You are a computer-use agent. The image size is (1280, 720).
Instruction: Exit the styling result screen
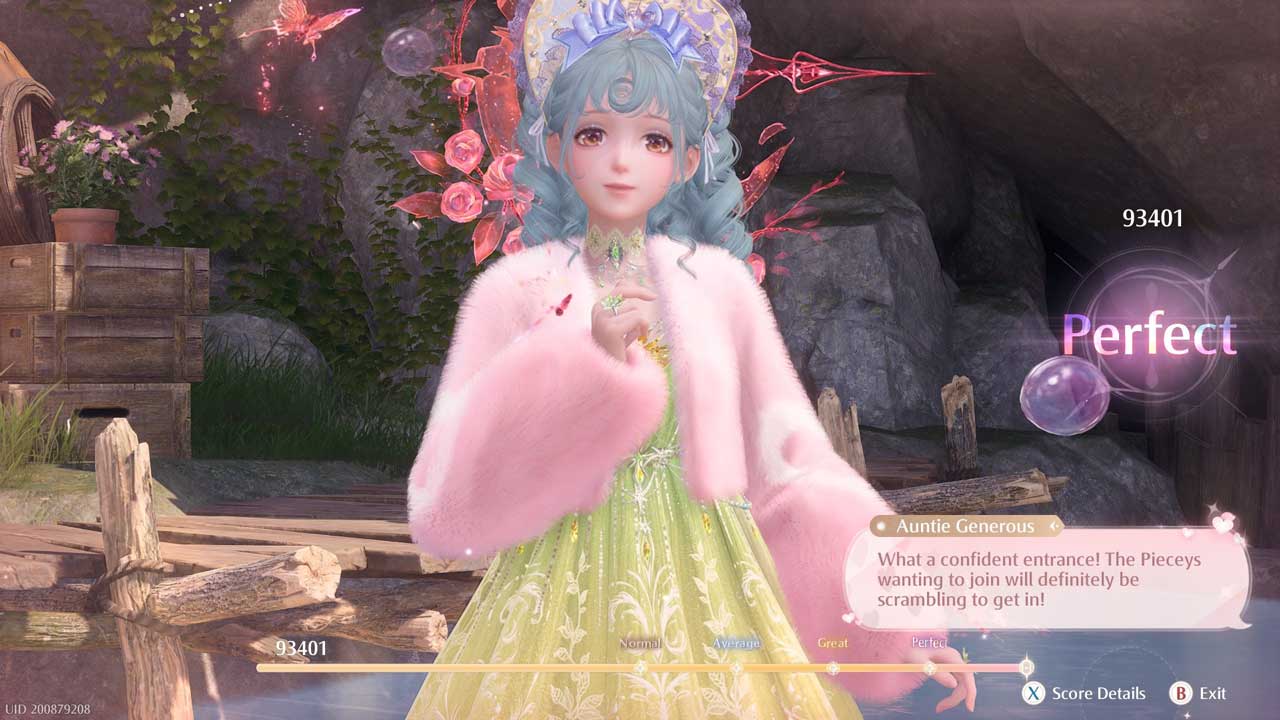(x=1198, y=693)
